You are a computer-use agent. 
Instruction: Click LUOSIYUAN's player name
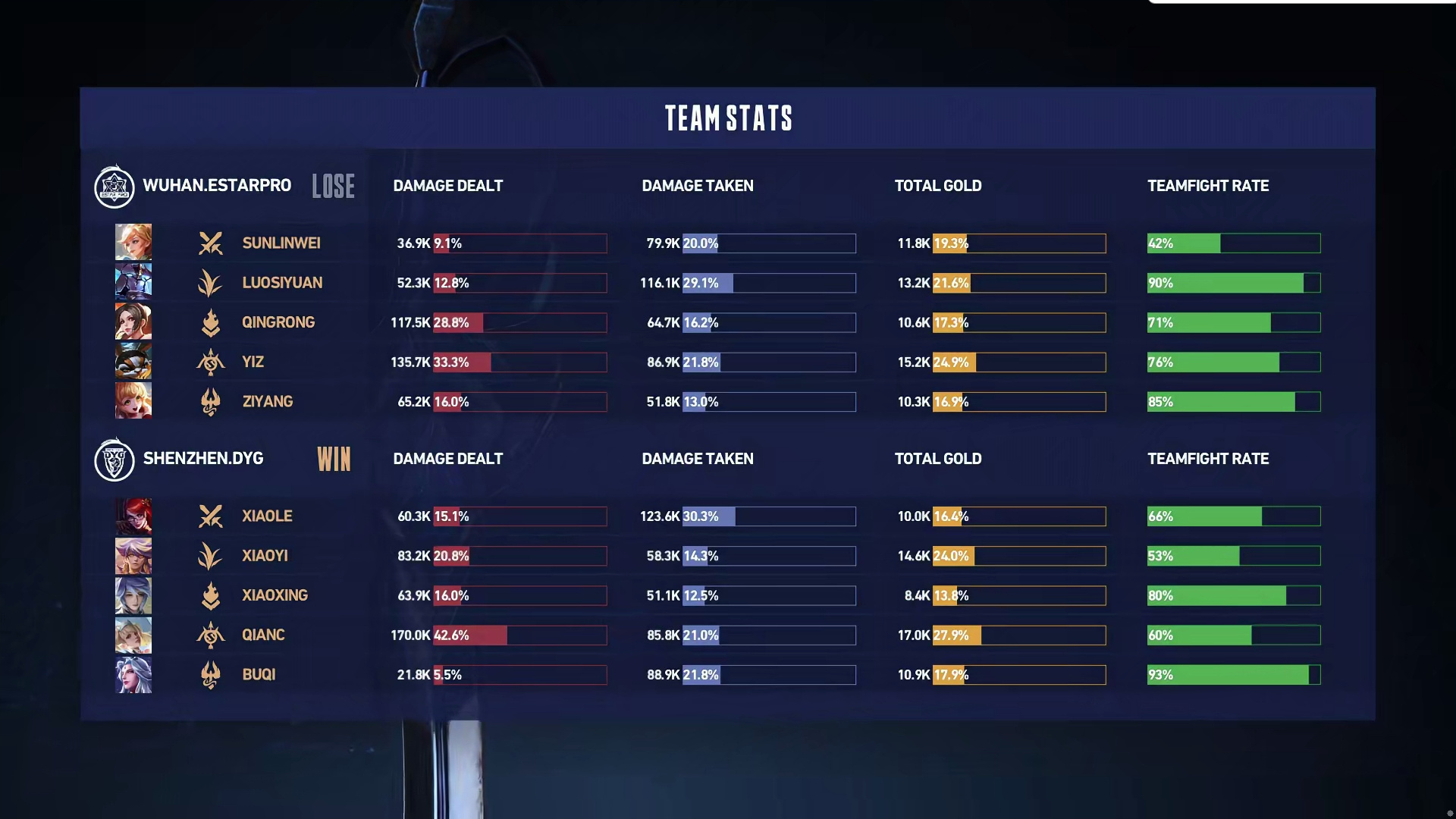point(282,283)
